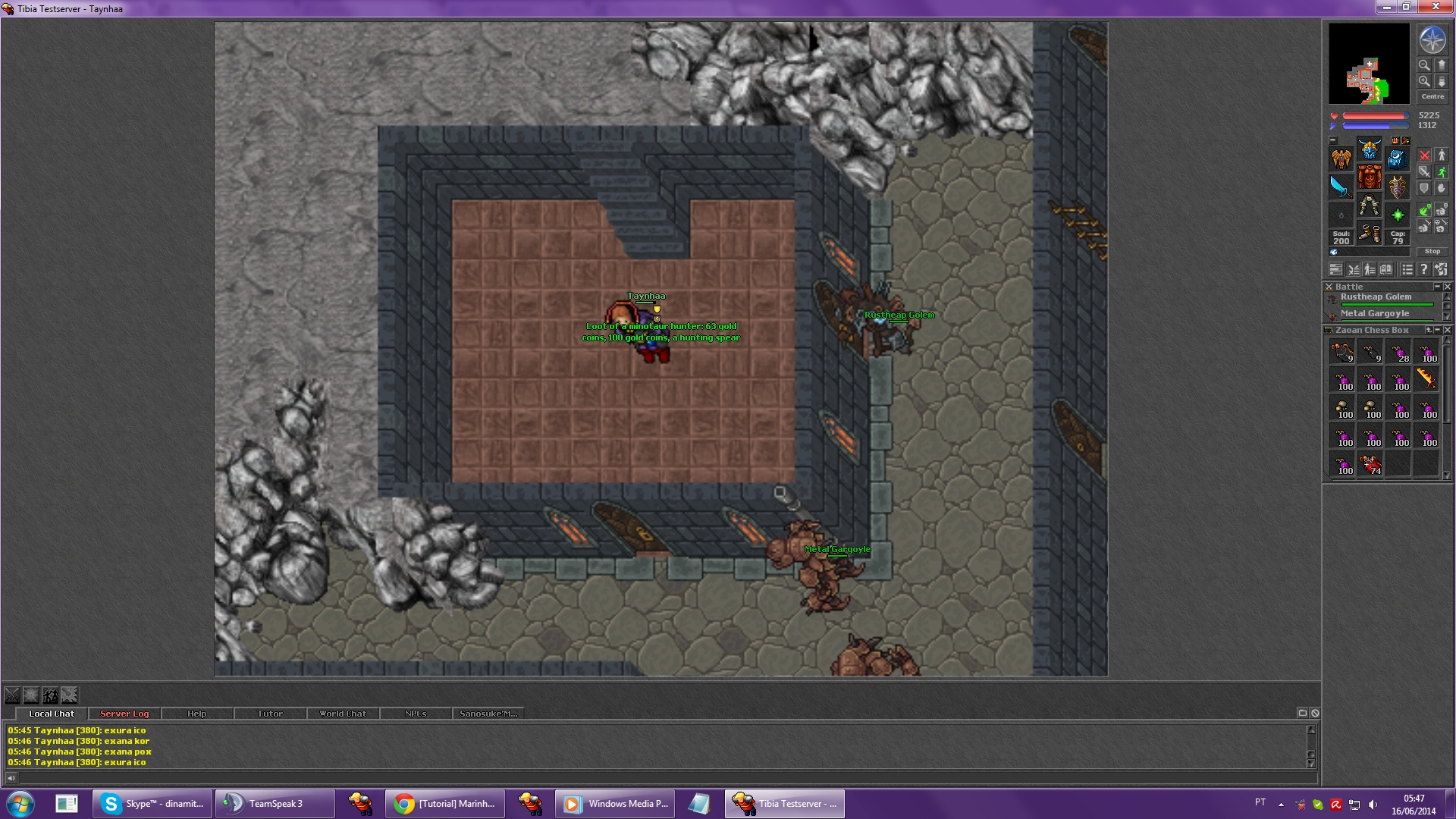Select the potion stack showing 28
1456x819 pixels.
click(1398, 352)
